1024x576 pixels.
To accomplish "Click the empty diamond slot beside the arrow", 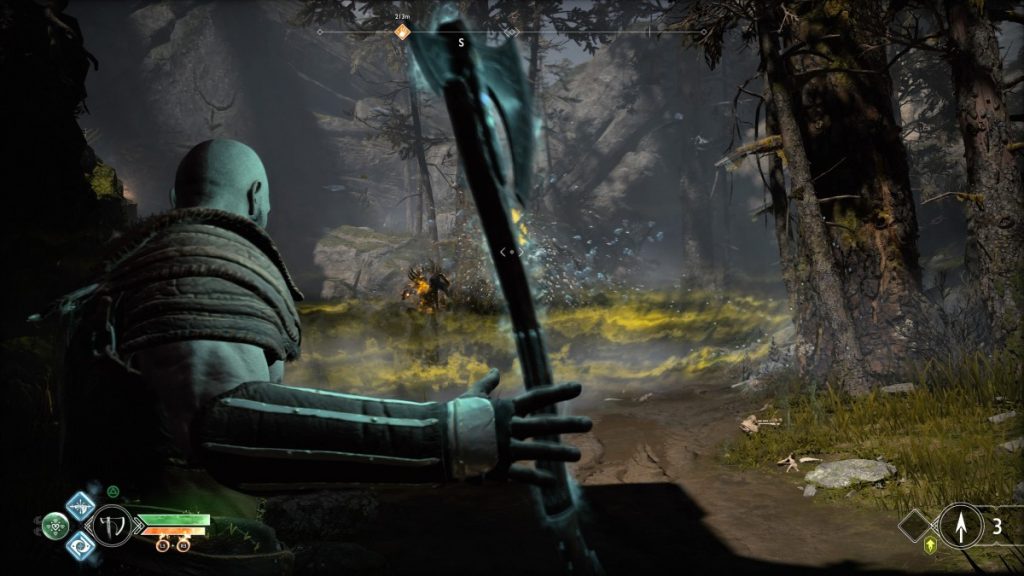I will click(x=914, y=525).
